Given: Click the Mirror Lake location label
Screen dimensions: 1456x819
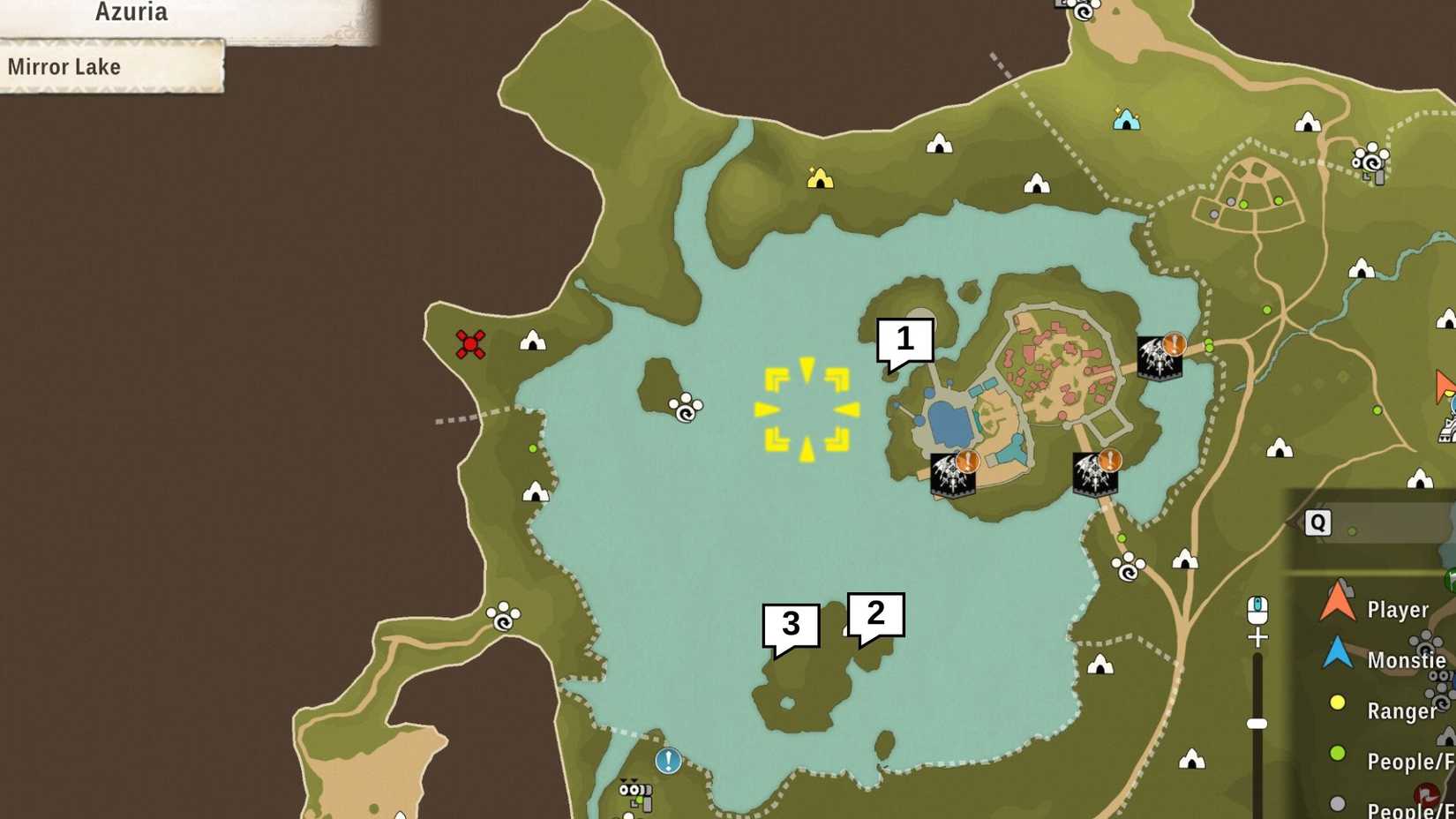Looking at the screenshot, I should click(x=64, y=66).
